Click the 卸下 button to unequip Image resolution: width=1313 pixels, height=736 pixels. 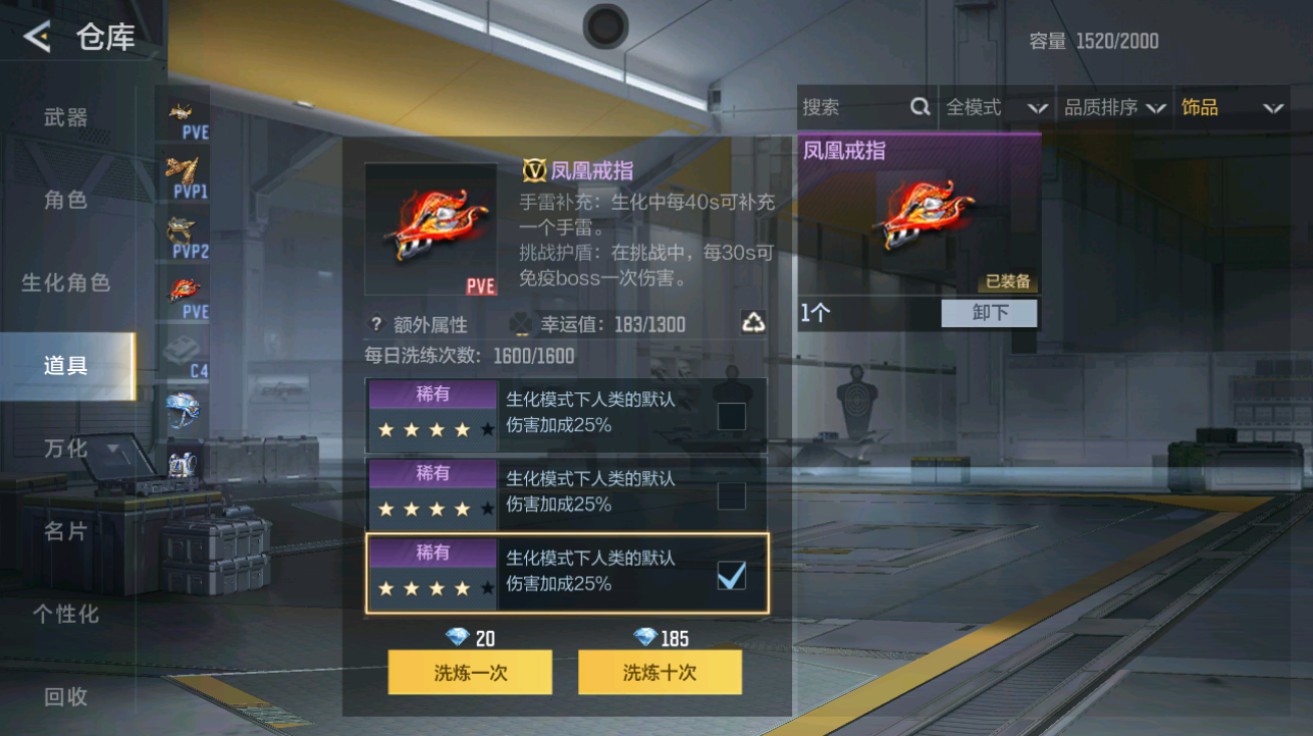coord(989,313)
